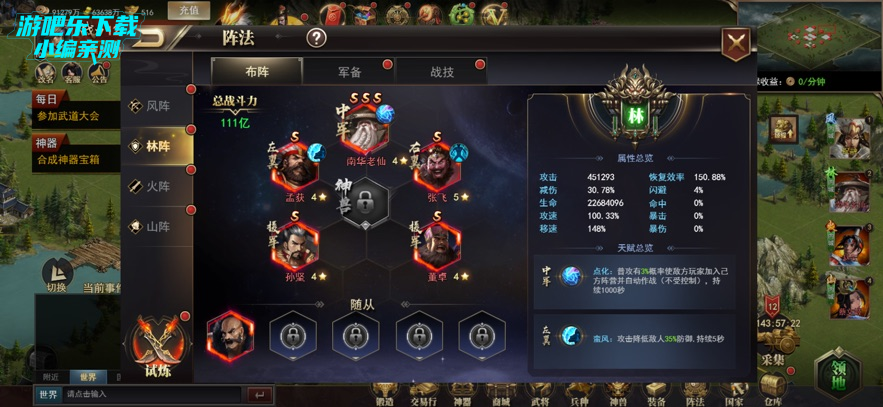Viewport: 883px width, 407px height.
Task: Choose the 山阵 formation
Action: (157, 226)
